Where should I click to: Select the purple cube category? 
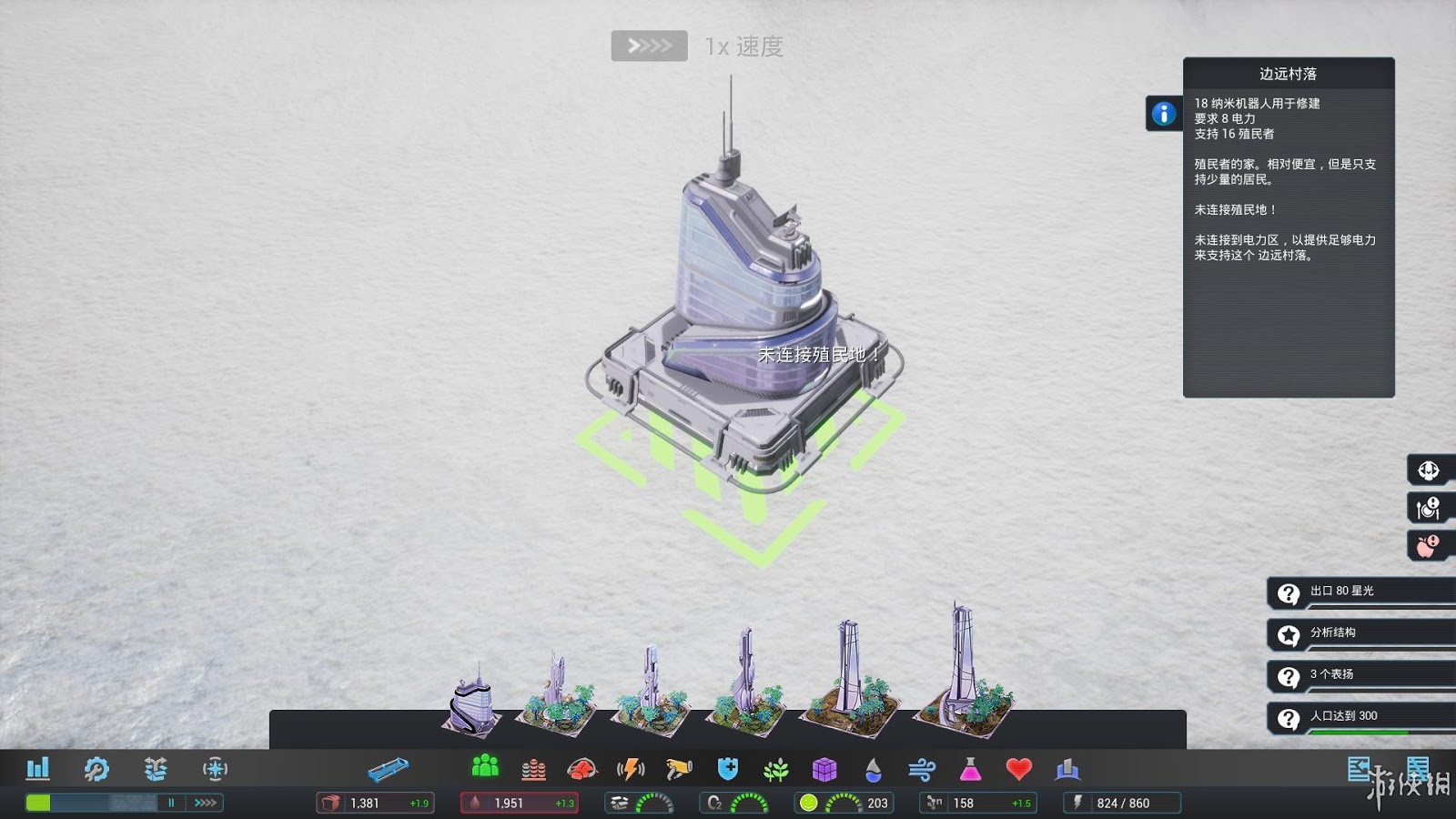[824, 770]
